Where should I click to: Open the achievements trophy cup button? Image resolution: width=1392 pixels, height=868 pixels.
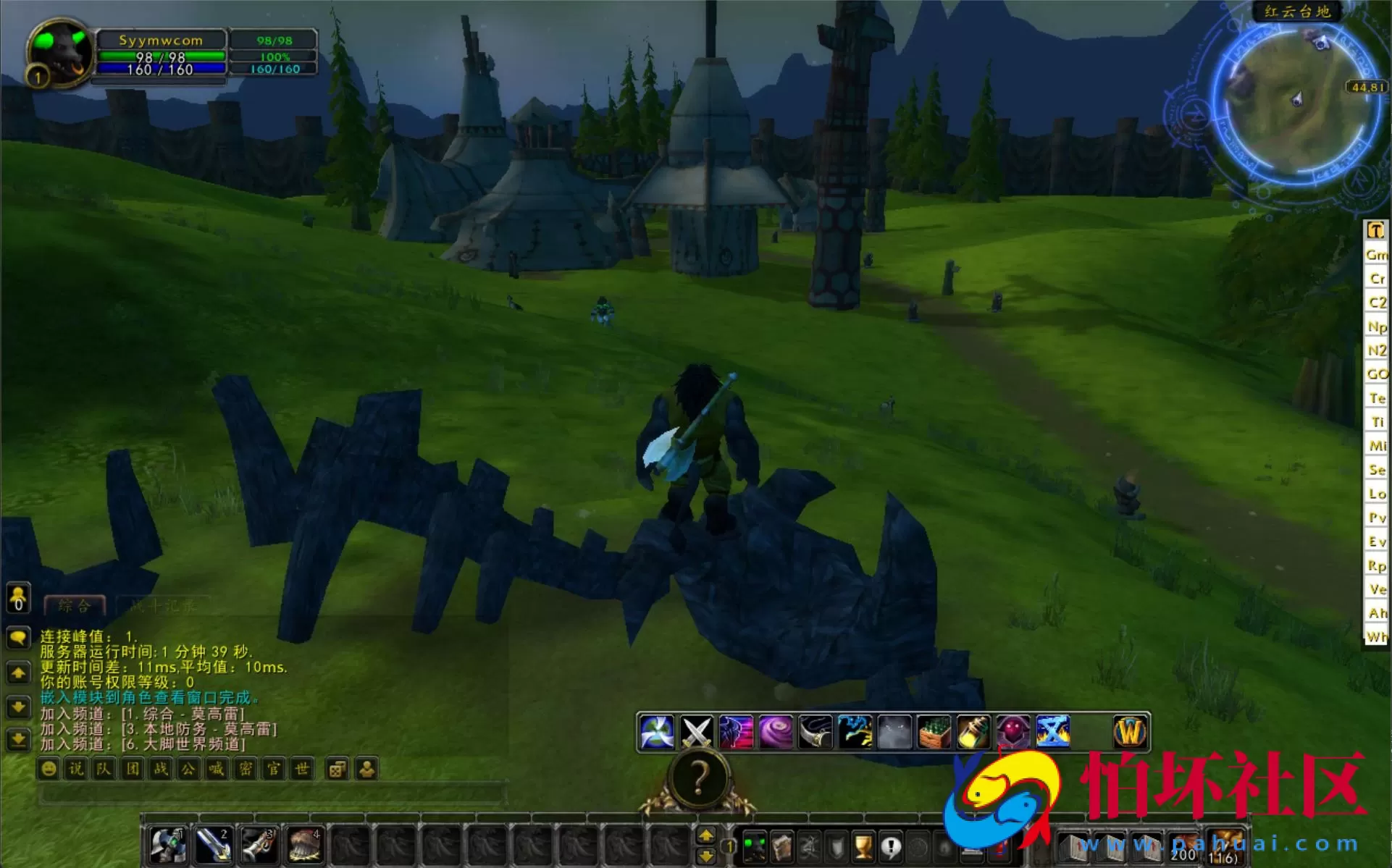tap(863, 846)
